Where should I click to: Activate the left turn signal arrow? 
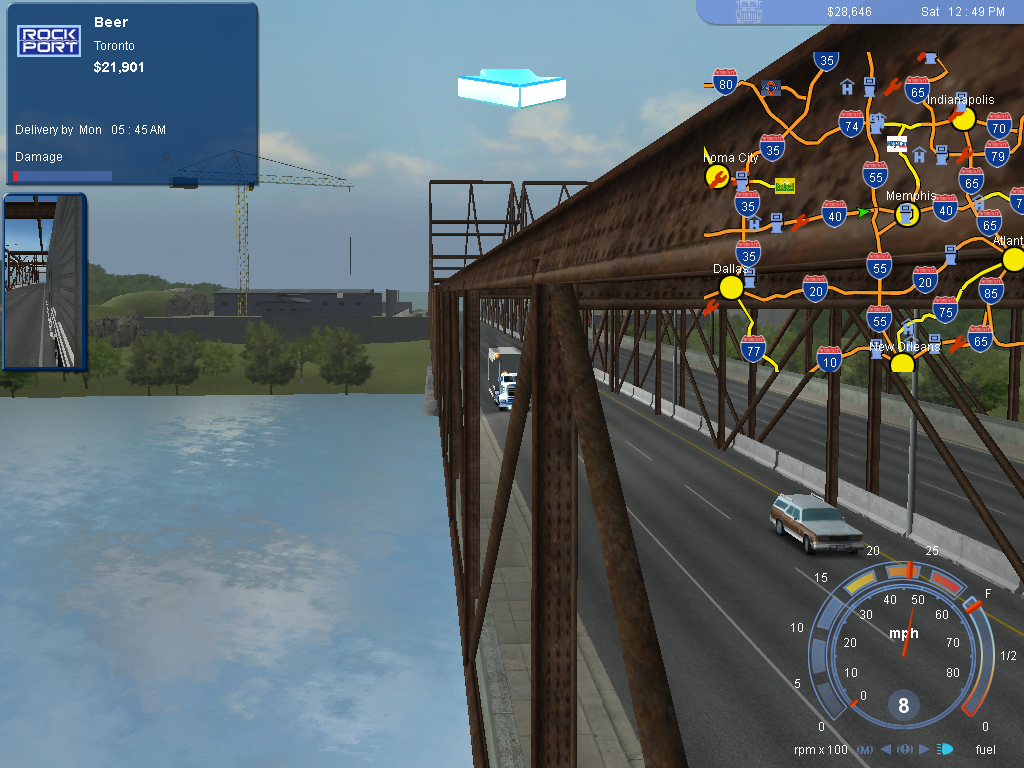885,749
